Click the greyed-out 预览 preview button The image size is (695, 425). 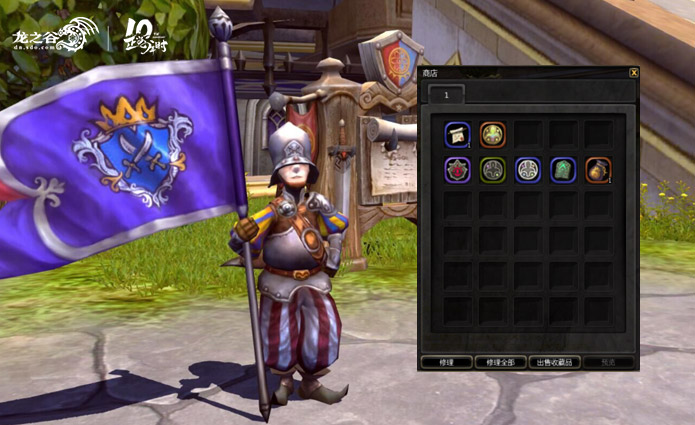(x=607, y=362)
